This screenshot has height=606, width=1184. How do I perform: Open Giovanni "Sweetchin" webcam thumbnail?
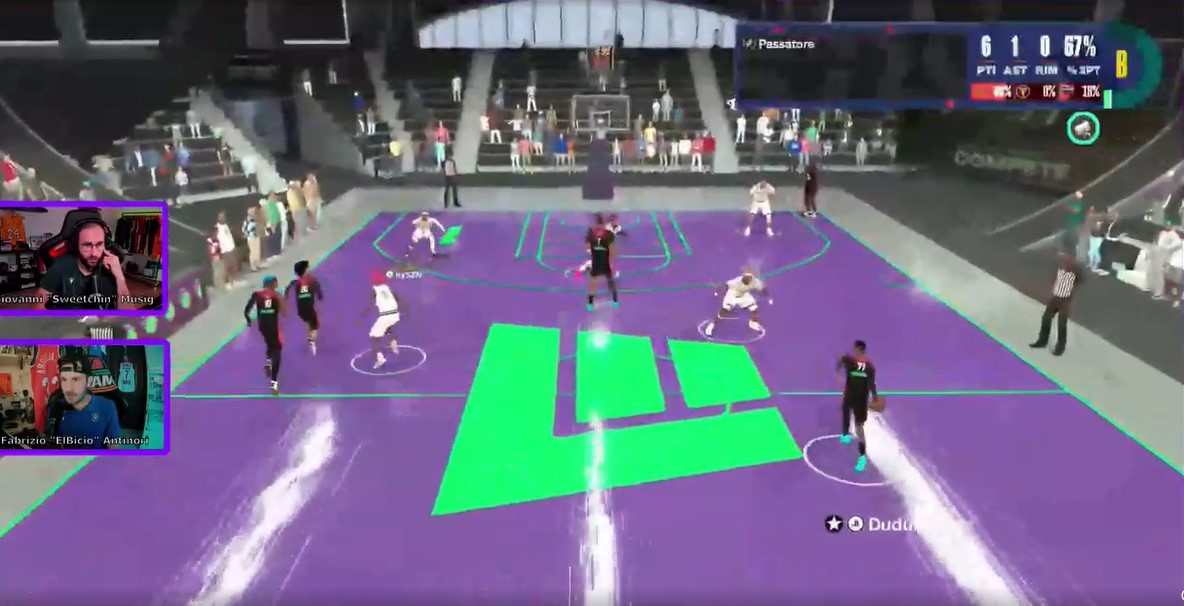pos(83,259)
